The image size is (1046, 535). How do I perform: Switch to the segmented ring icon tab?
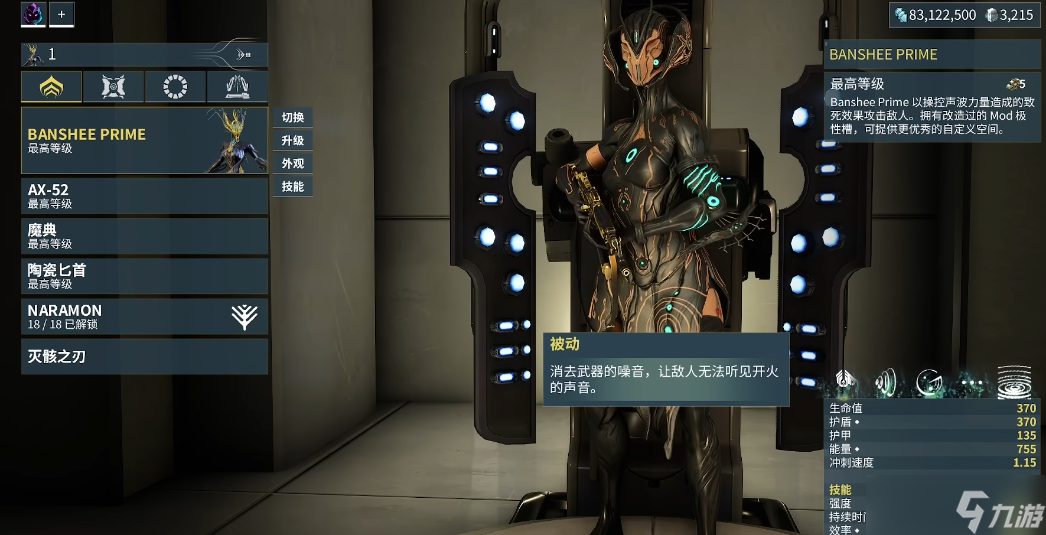(175, 87)
